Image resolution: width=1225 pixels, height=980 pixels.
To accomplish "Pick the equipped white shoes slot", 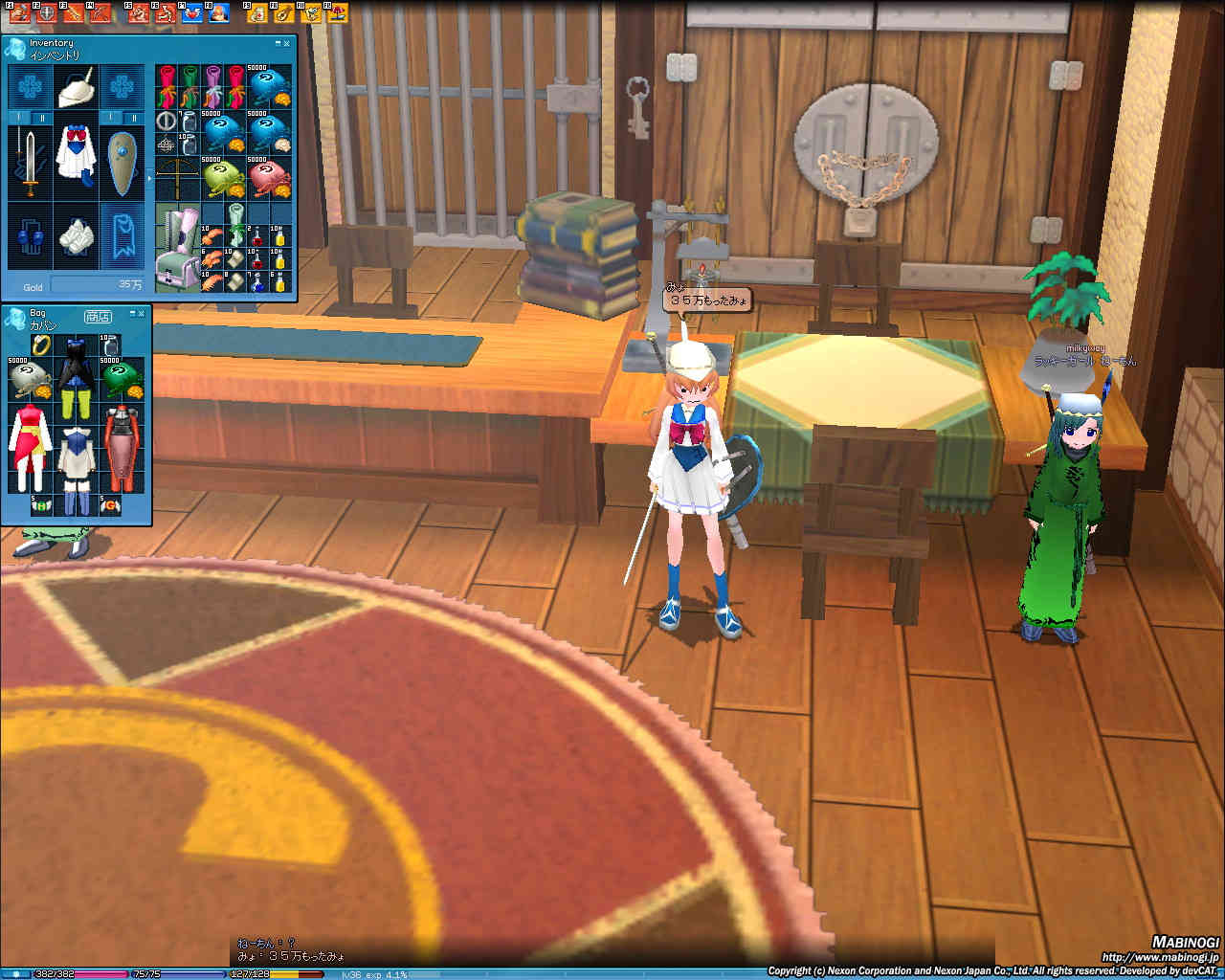I will 75,235.
